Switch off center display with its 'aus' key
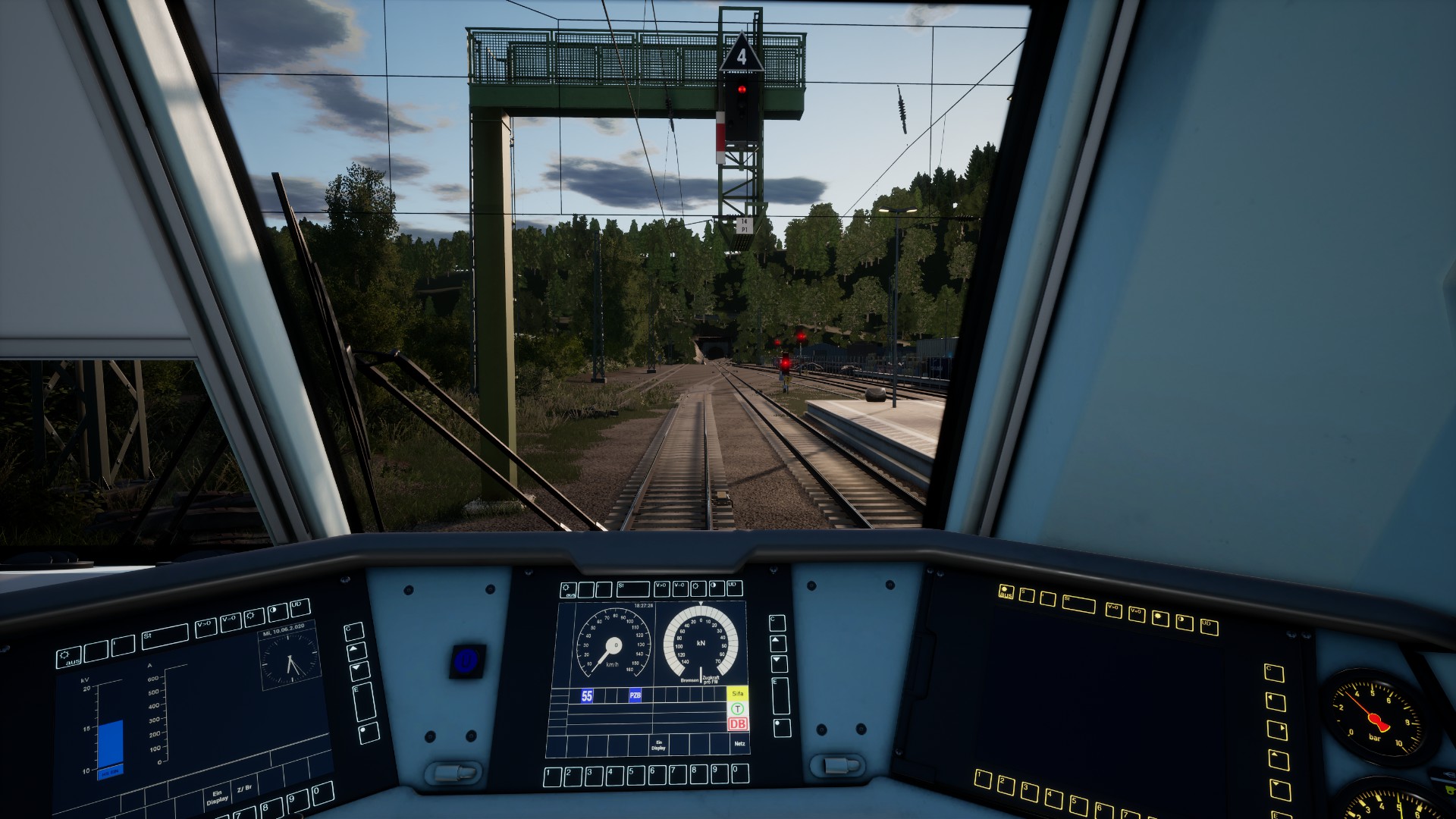Viewport: 1456px width, 819px height. coord(568,590)
